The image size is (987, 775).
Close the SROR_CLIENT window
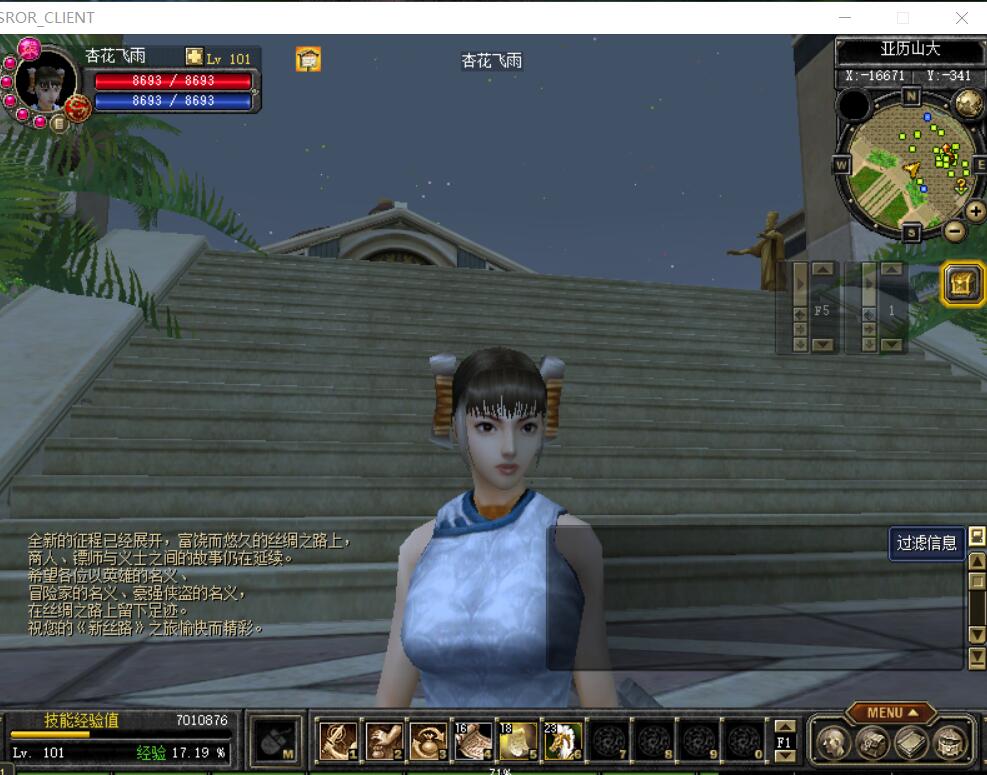coord(961,17)
